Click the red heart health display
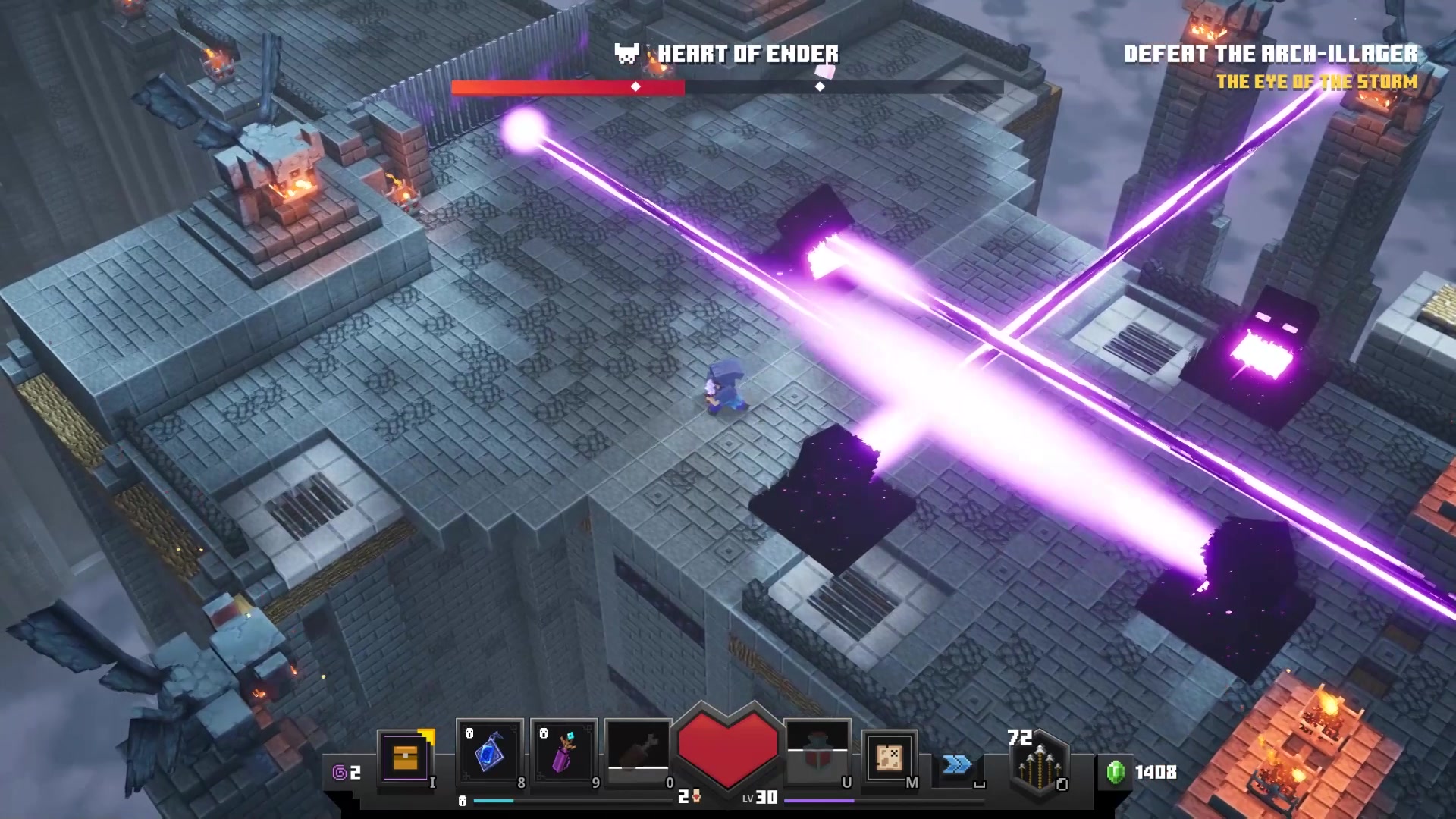The height and width of the screenshot is (819, 1456). click(x=727, y=747)
